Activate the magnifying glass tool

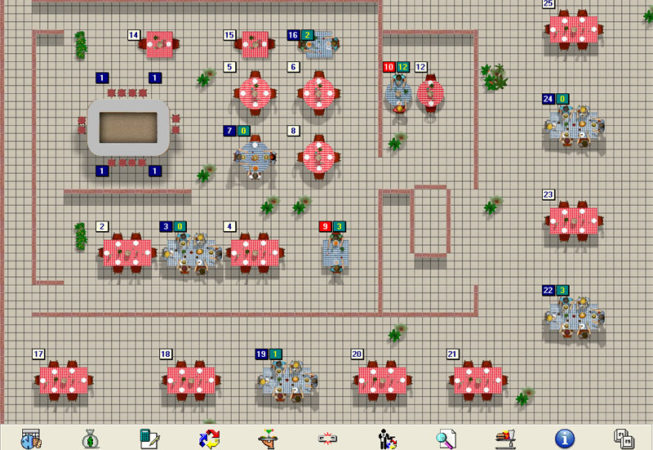pyautogui.click(x=446, y=437)
